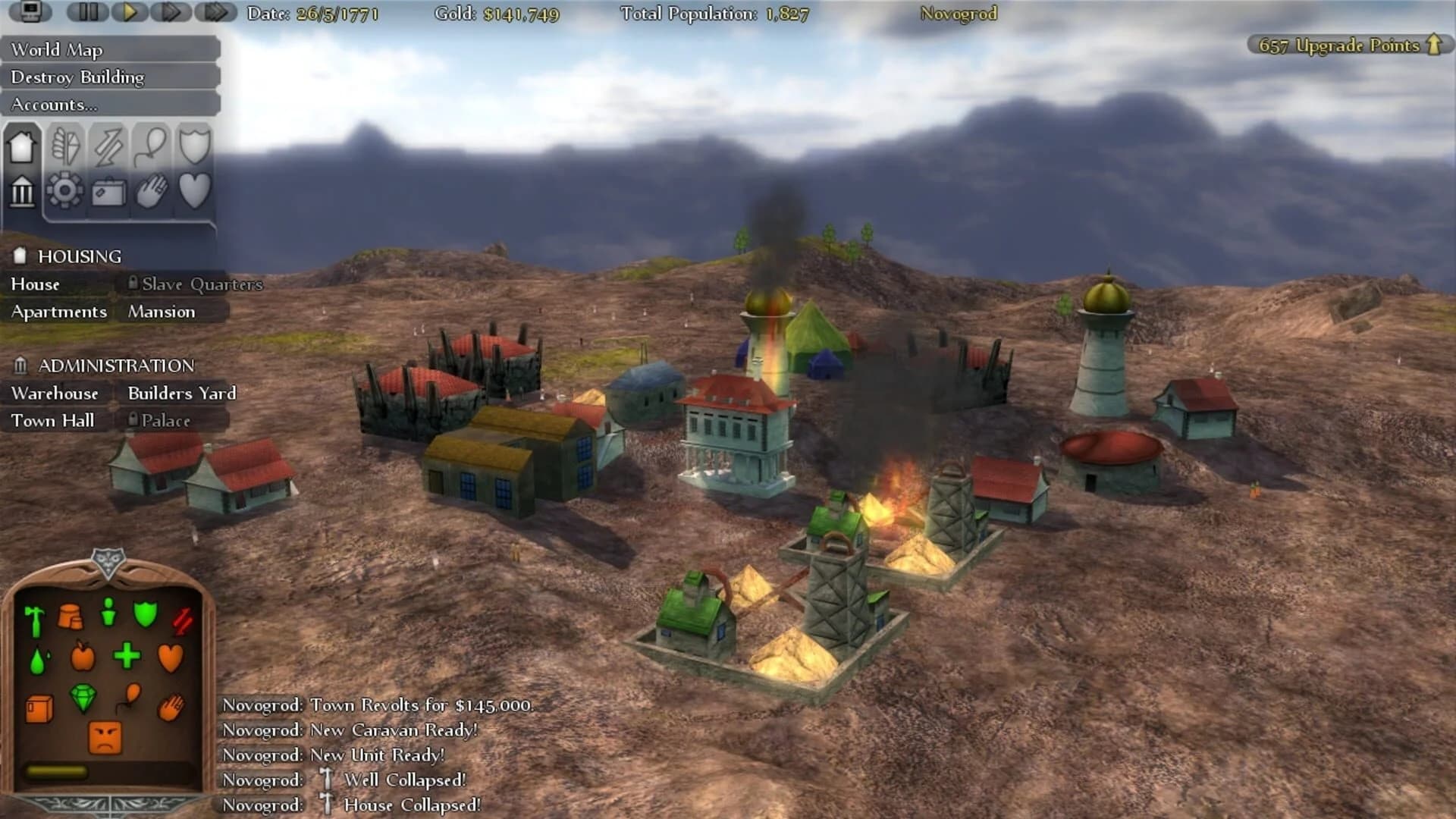The height and width of the screenshot is (819, 1456).
Task: Resume normal game speed with play button
Action: pyautogui.click(x=129, y=12)
